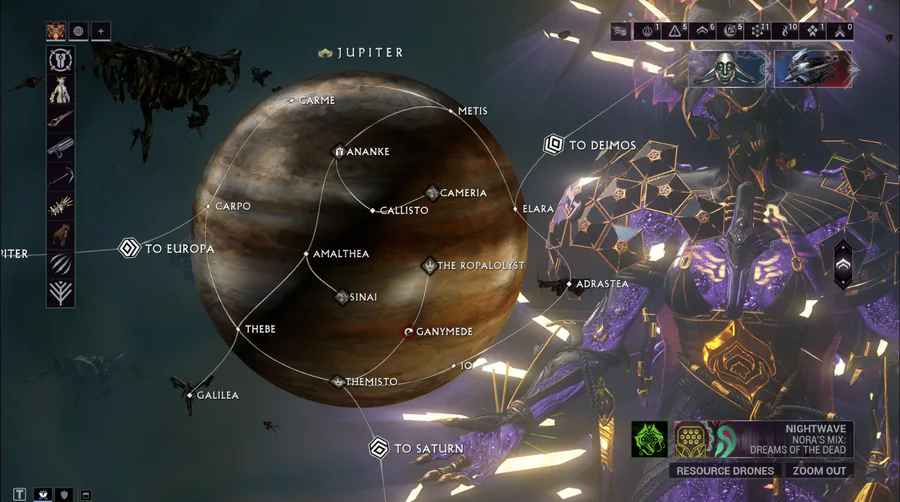Travel to Europa via junction marker
Viewport: 900px width, 502px height.
pyautogui.click(x=128, y=248)
